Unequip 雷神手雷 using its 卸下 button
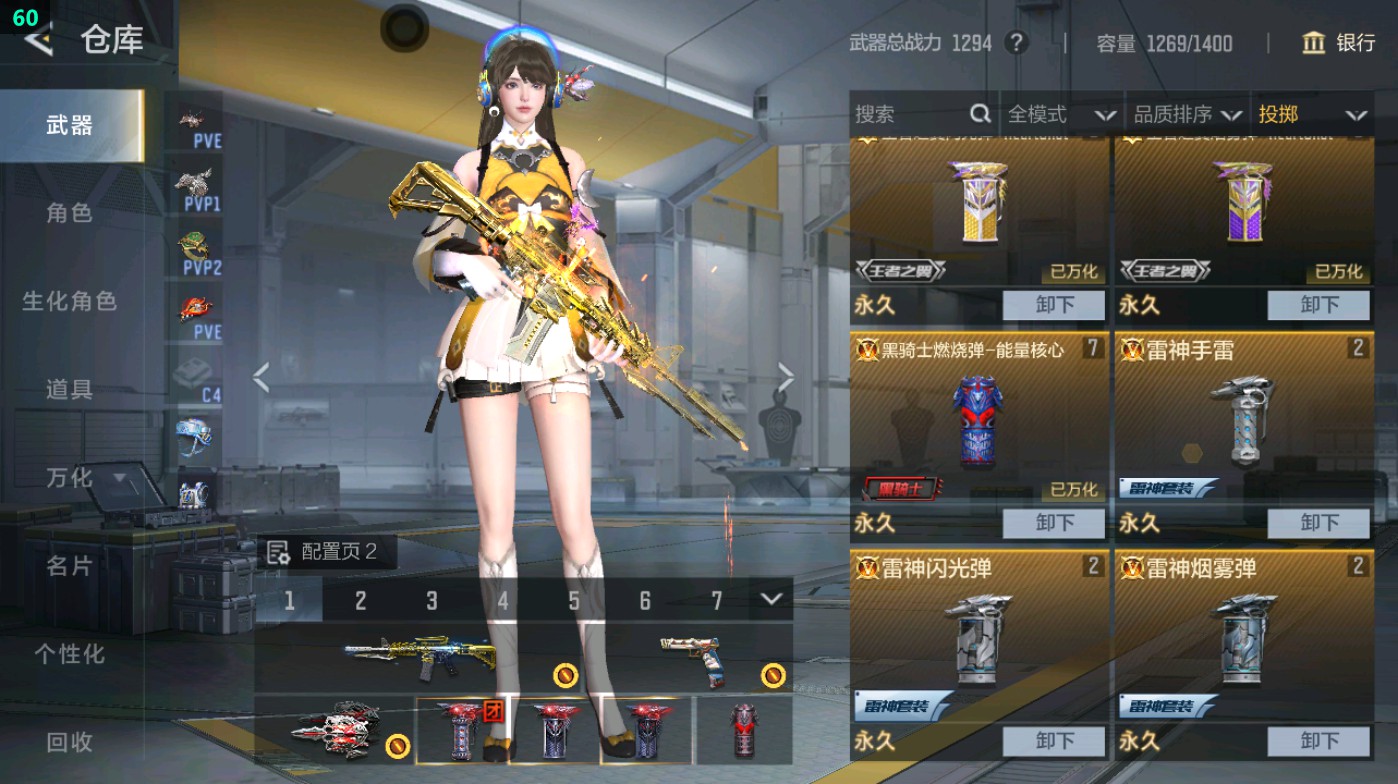The image size is (1398, 784). tap(1318, 523)
